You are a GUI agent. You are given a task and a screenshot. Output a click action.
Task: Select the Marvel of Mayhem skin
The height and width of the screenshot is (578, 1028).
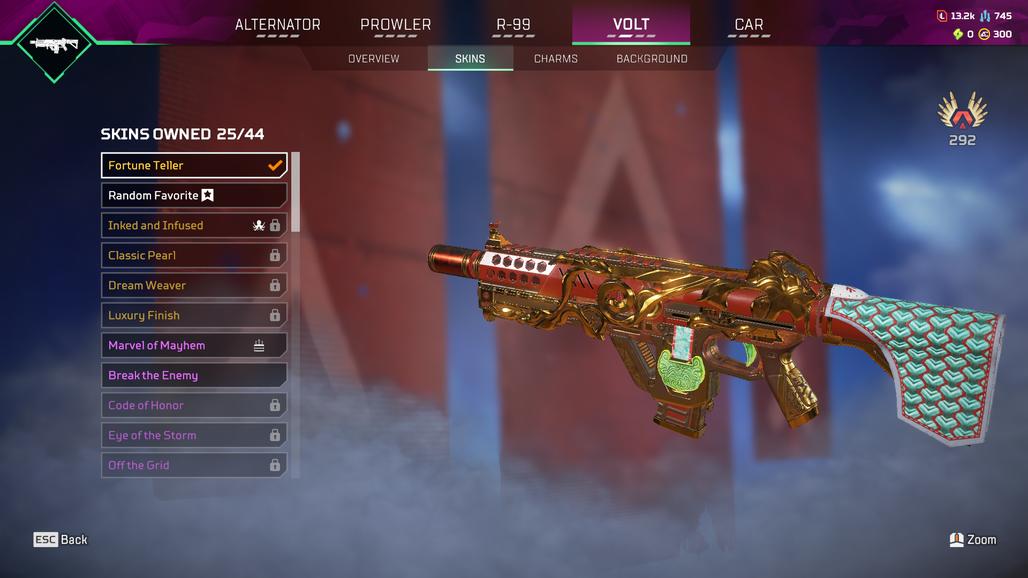[194, 345]
